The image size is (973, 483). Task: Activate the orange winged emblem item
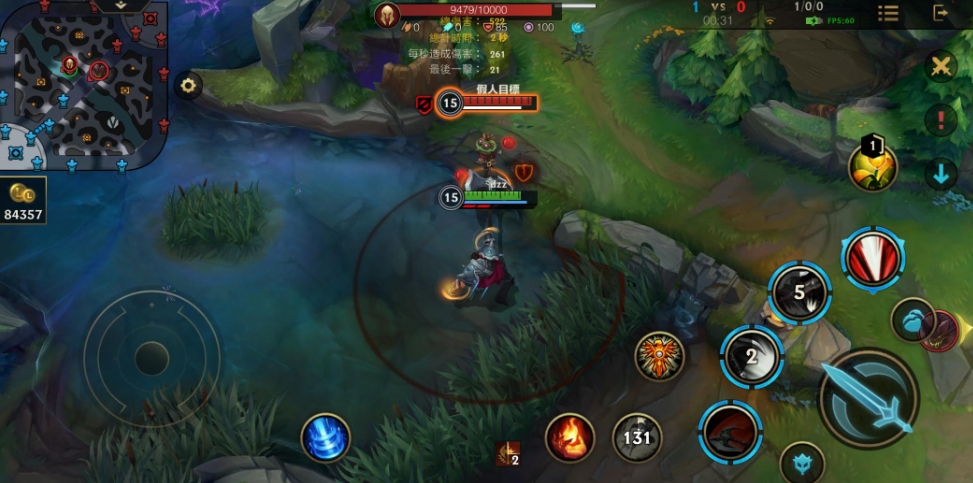659,356
